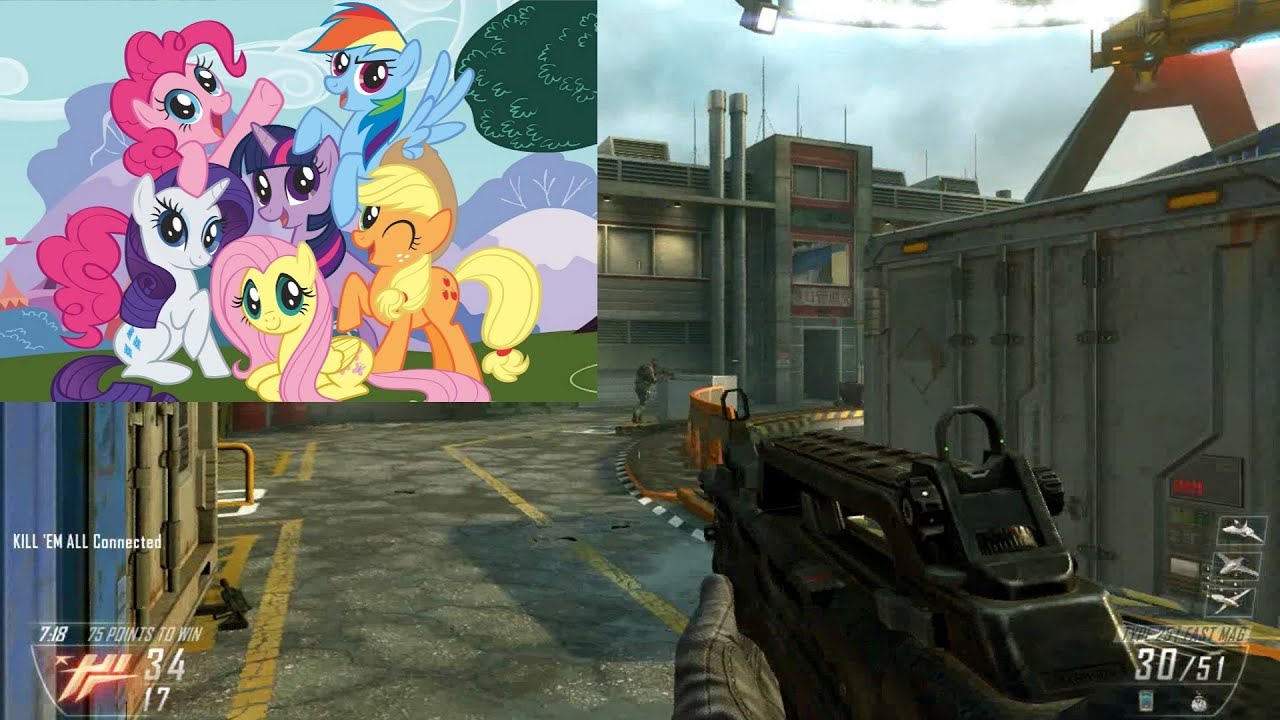Click the blue tablet equipment icon
The width and height of the screenshot is (1280, 720).
click(x=1145, y=700)
